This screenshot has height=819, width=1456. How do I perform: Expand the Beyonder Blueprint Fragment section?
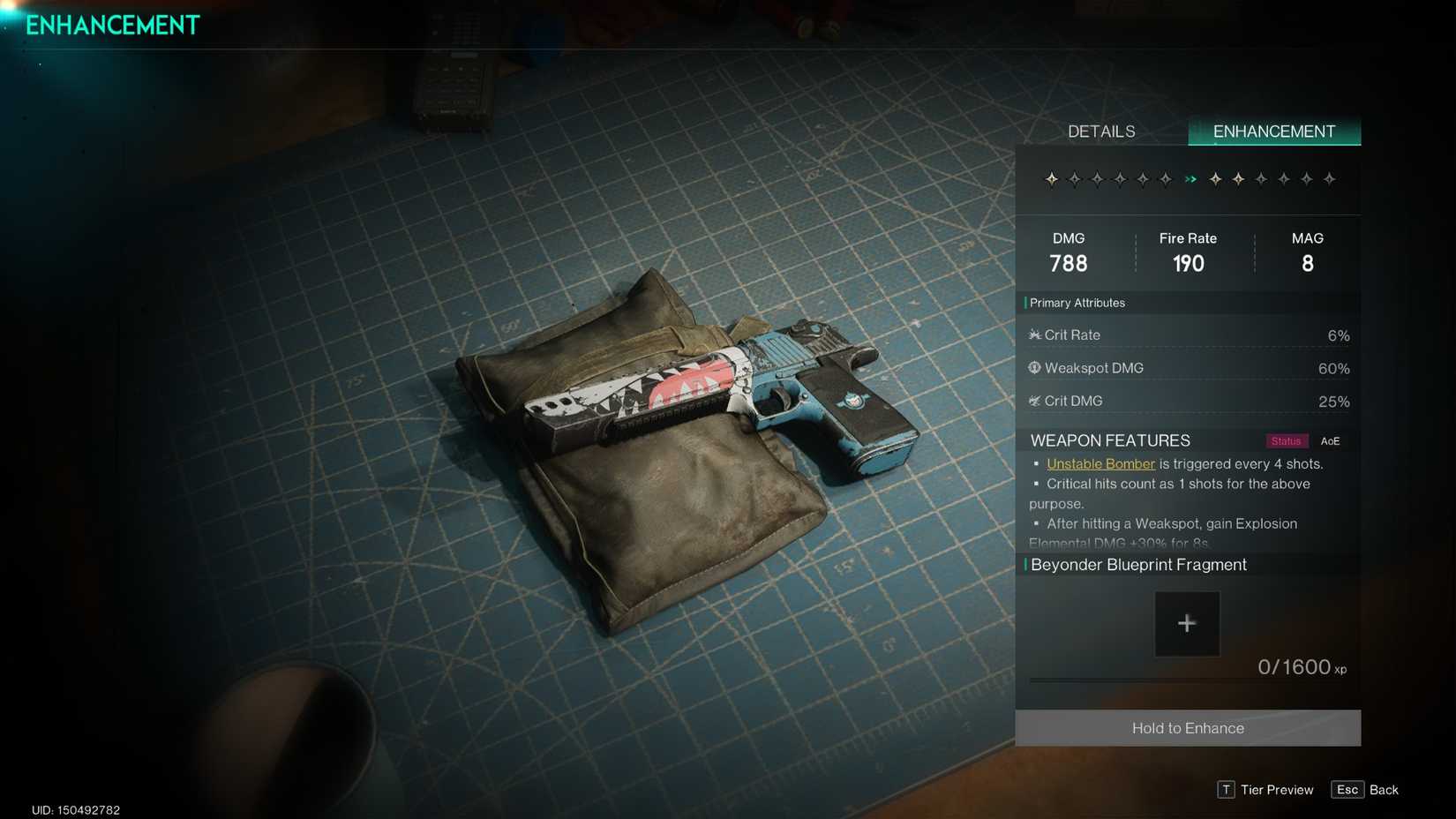tap(1138, 565)
